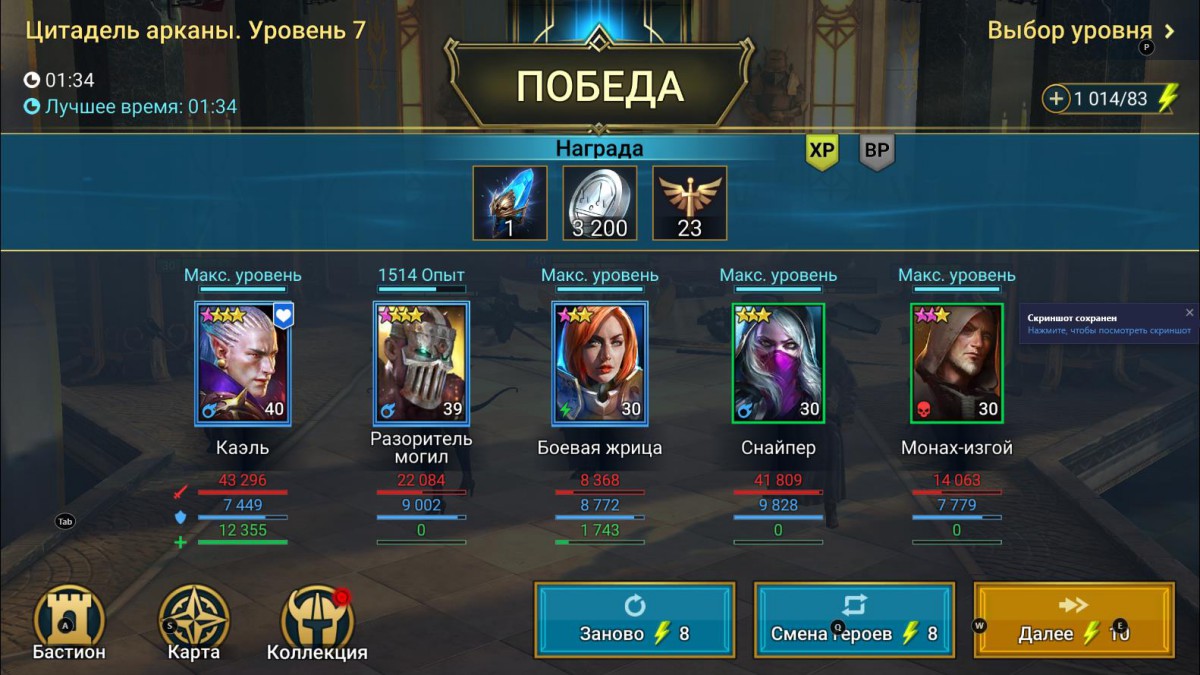Open Смена героев to change heroes
This screenshot has height=675, width=1200.
(x=854, y=620)
